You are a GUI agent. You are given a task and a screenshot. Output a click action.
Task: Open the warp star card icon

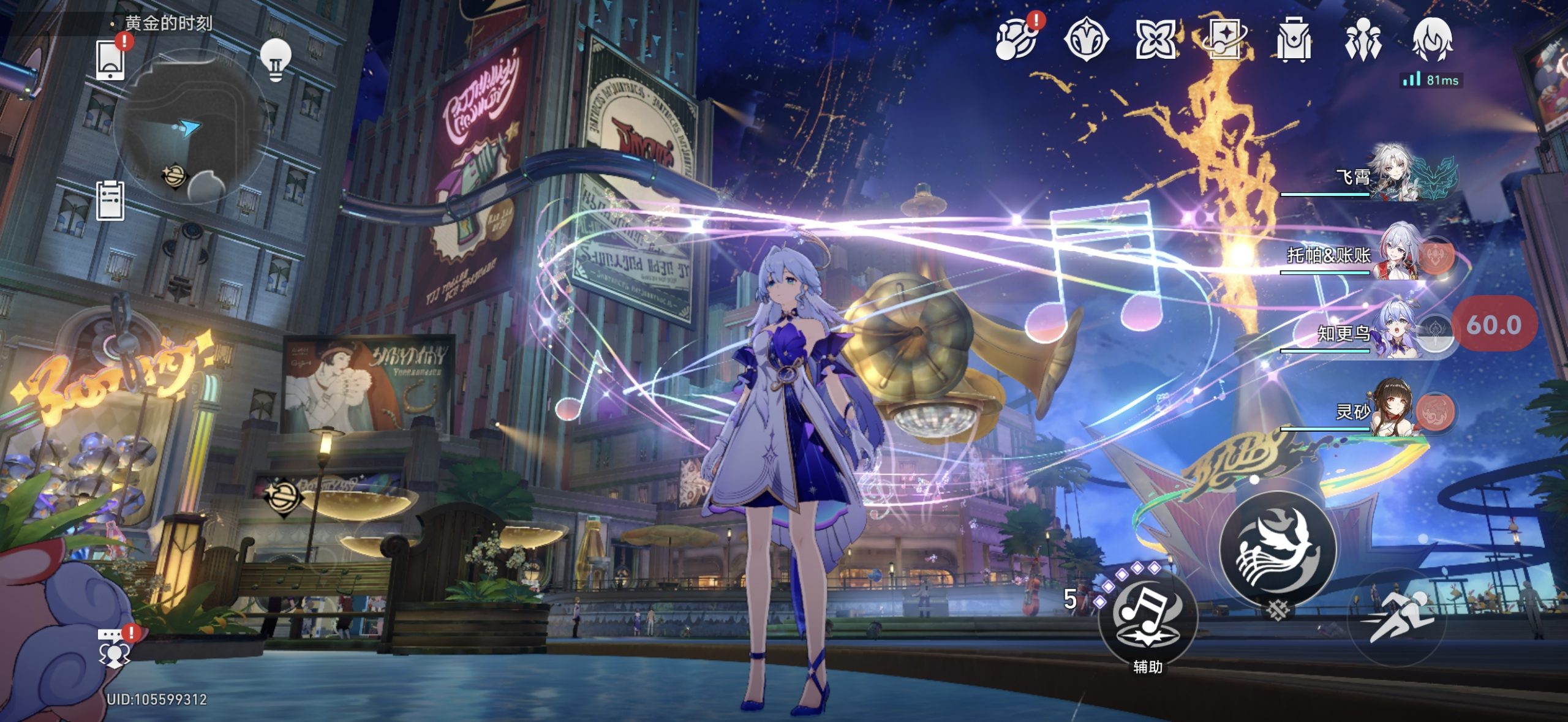[1225, 40]
